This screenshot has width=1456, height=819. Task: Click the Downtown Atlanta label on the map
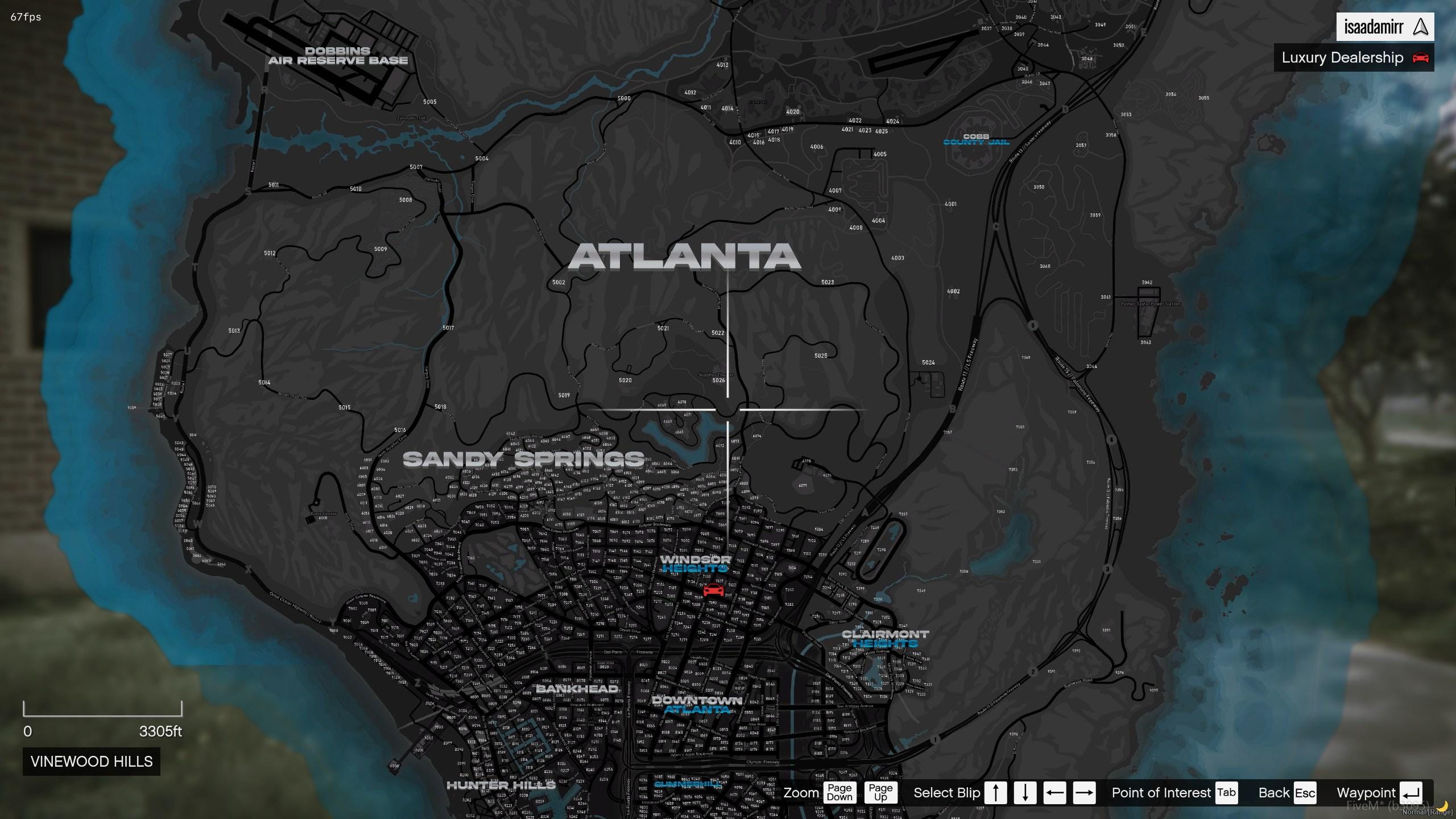point(697,705)
